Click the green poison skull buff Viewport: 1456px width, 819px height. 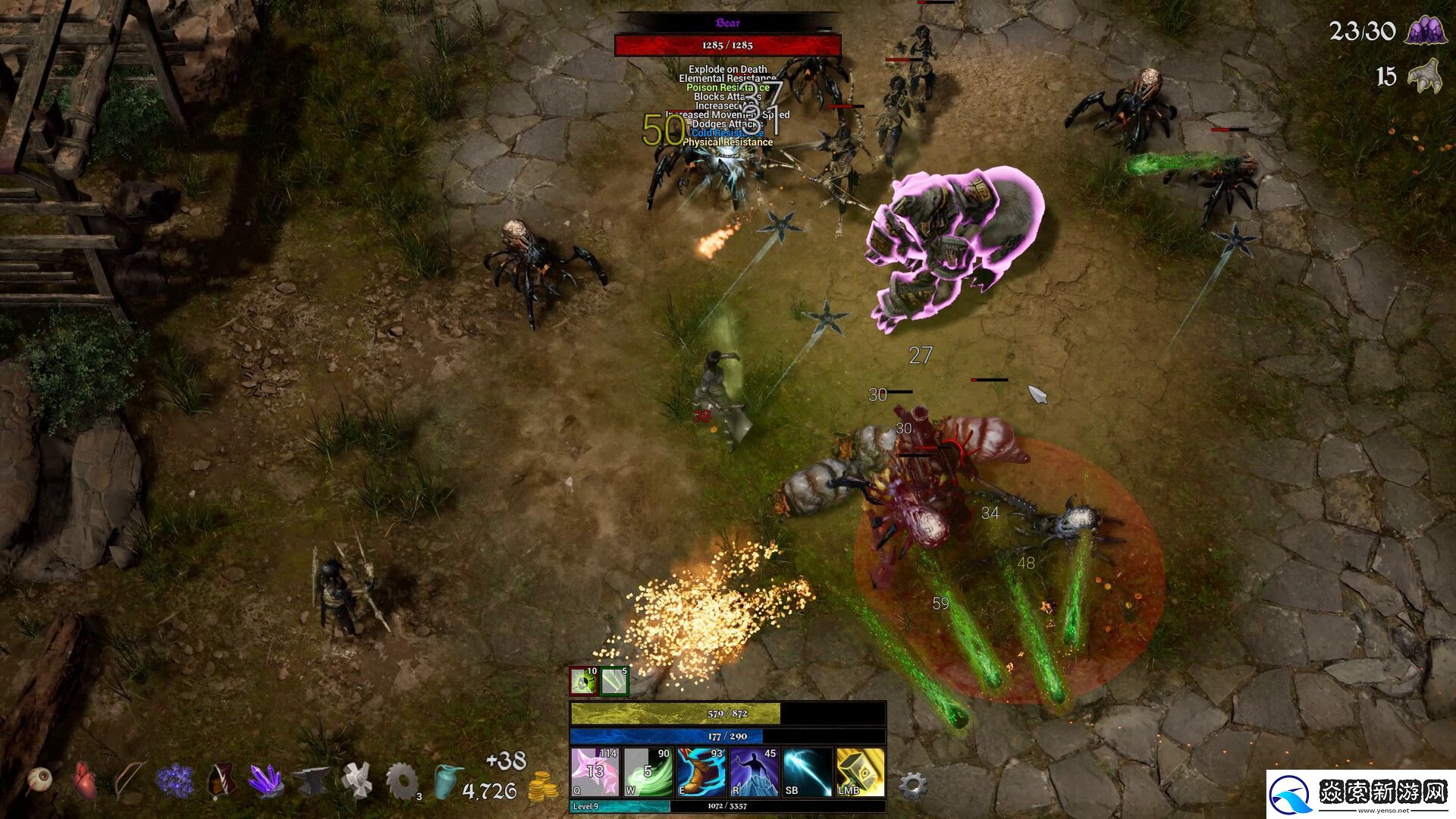(582, 680)
